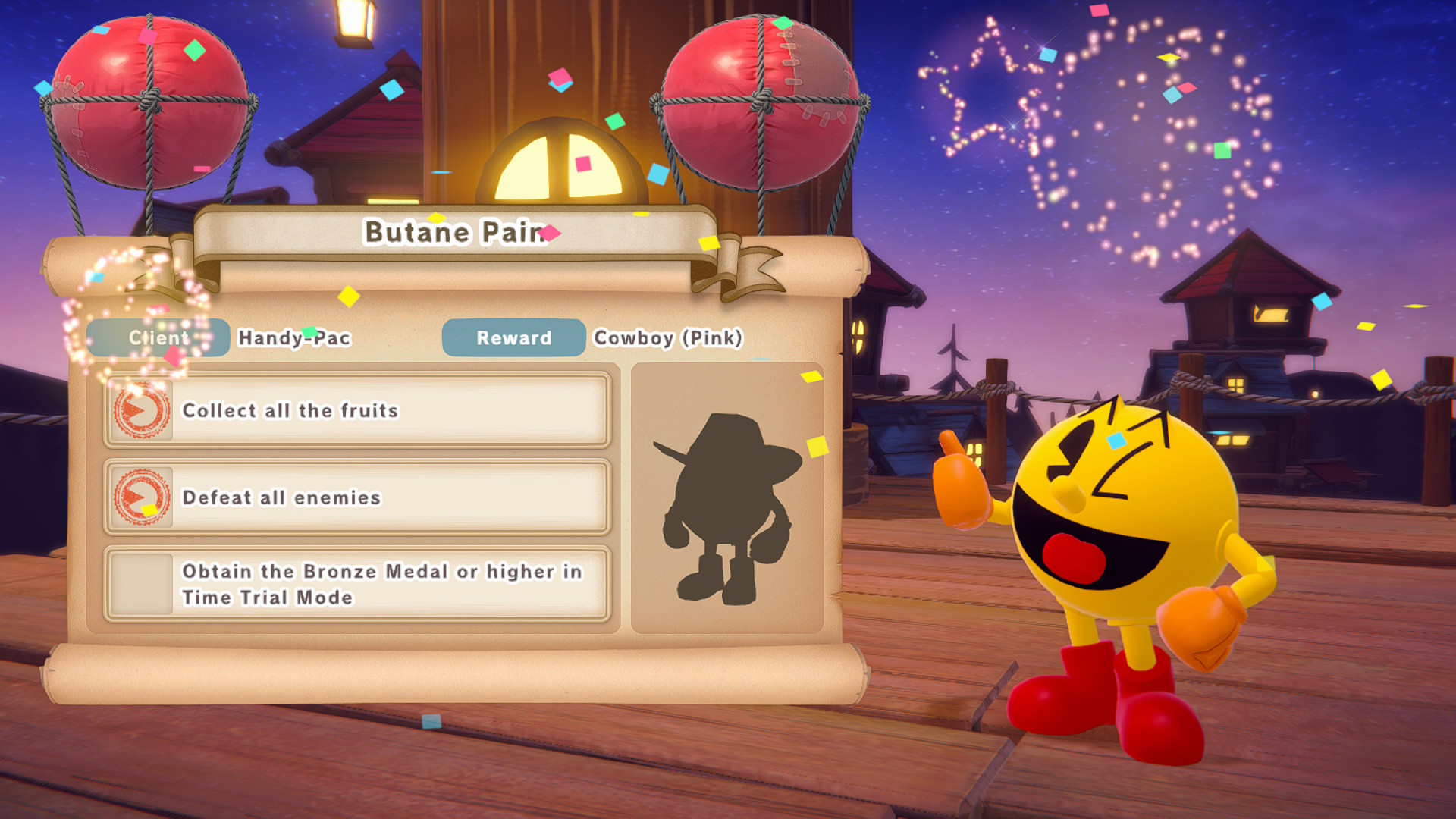Click the Client label

click(x=158, y=338)
